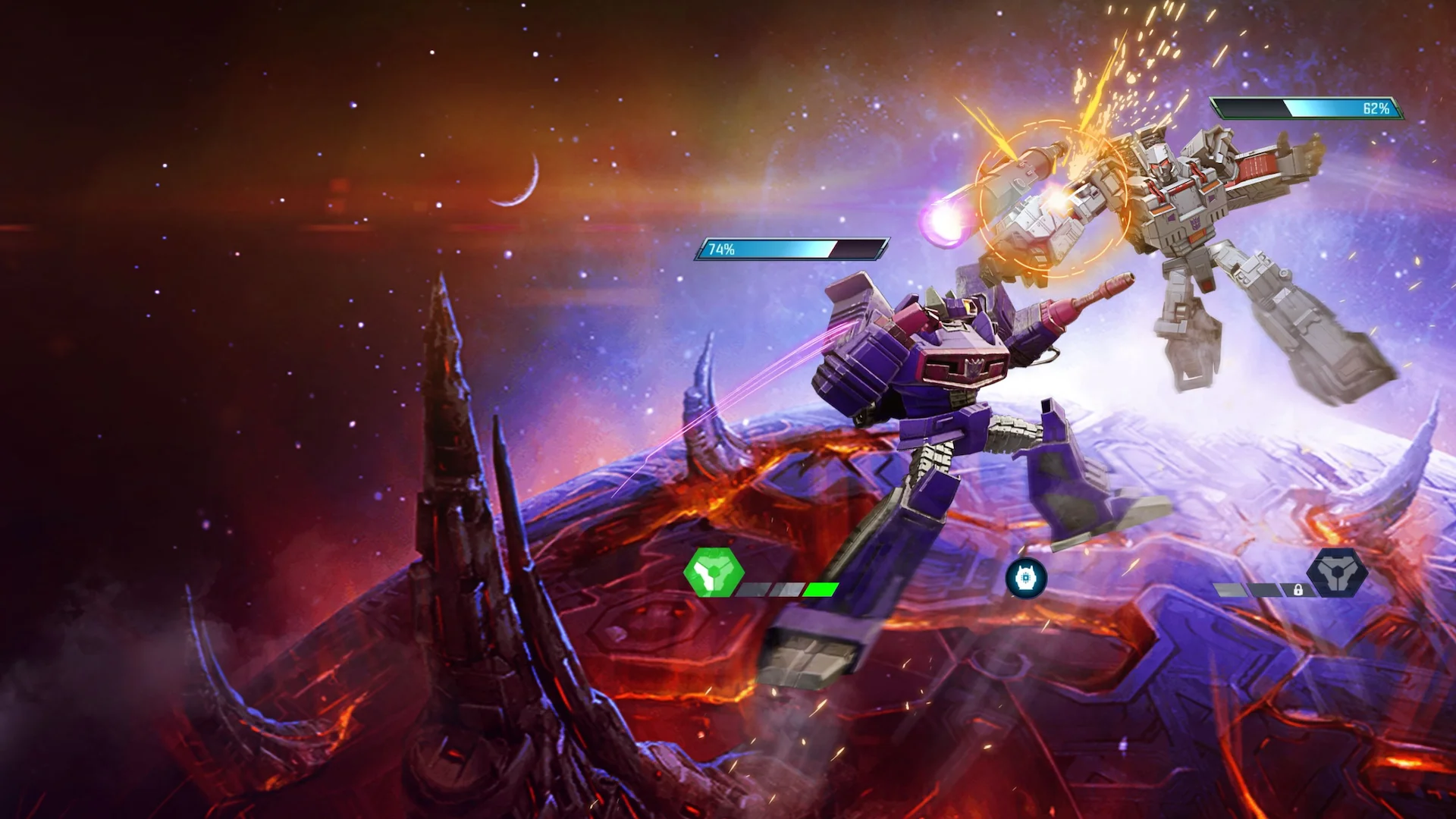The width and height of the screenshot is (1456, 819).
Task: Tap the central blue bot-chip power icon
Action: (1027, 577)
